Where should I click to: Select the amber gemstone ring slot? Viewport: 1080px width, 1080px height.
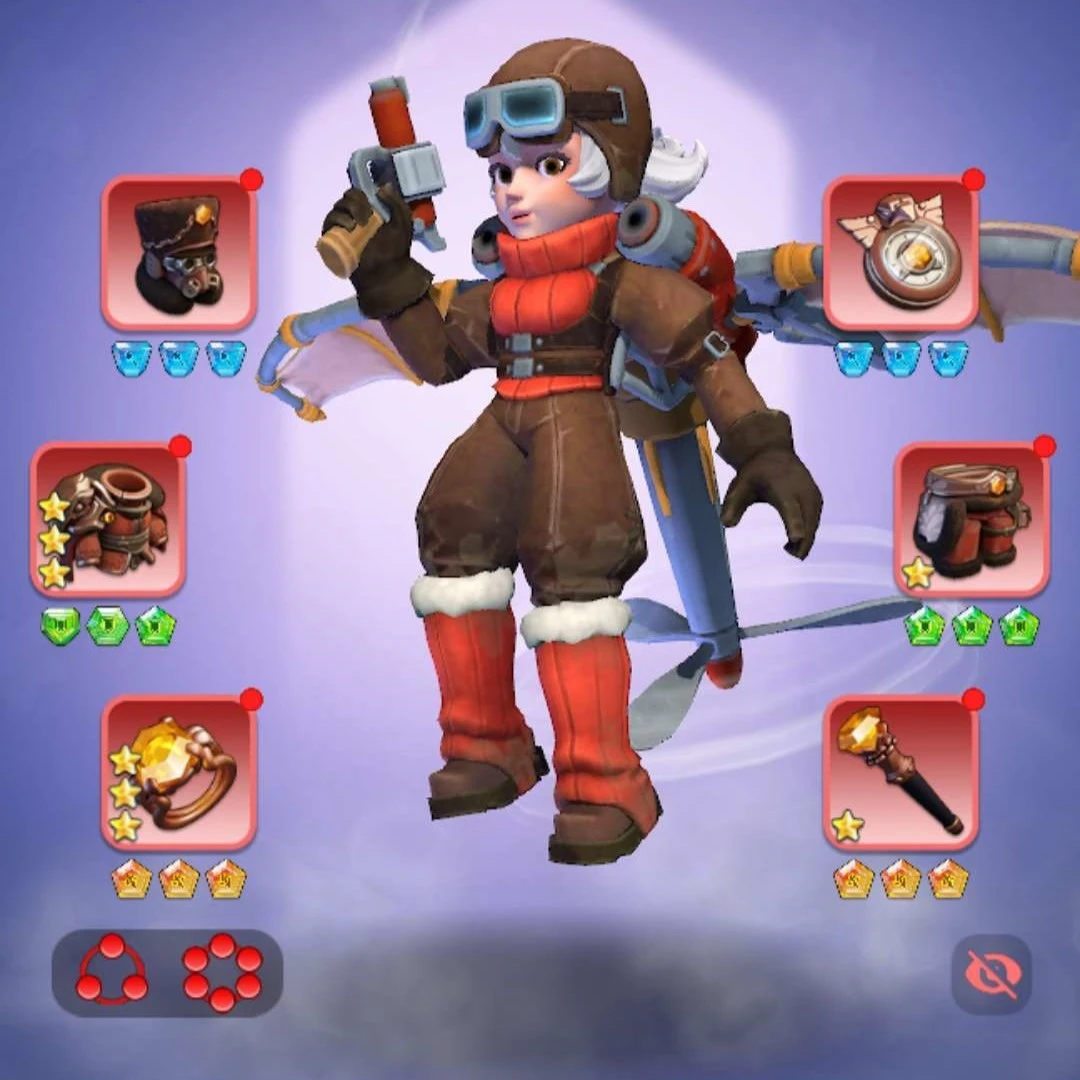[x=179, y=772]
